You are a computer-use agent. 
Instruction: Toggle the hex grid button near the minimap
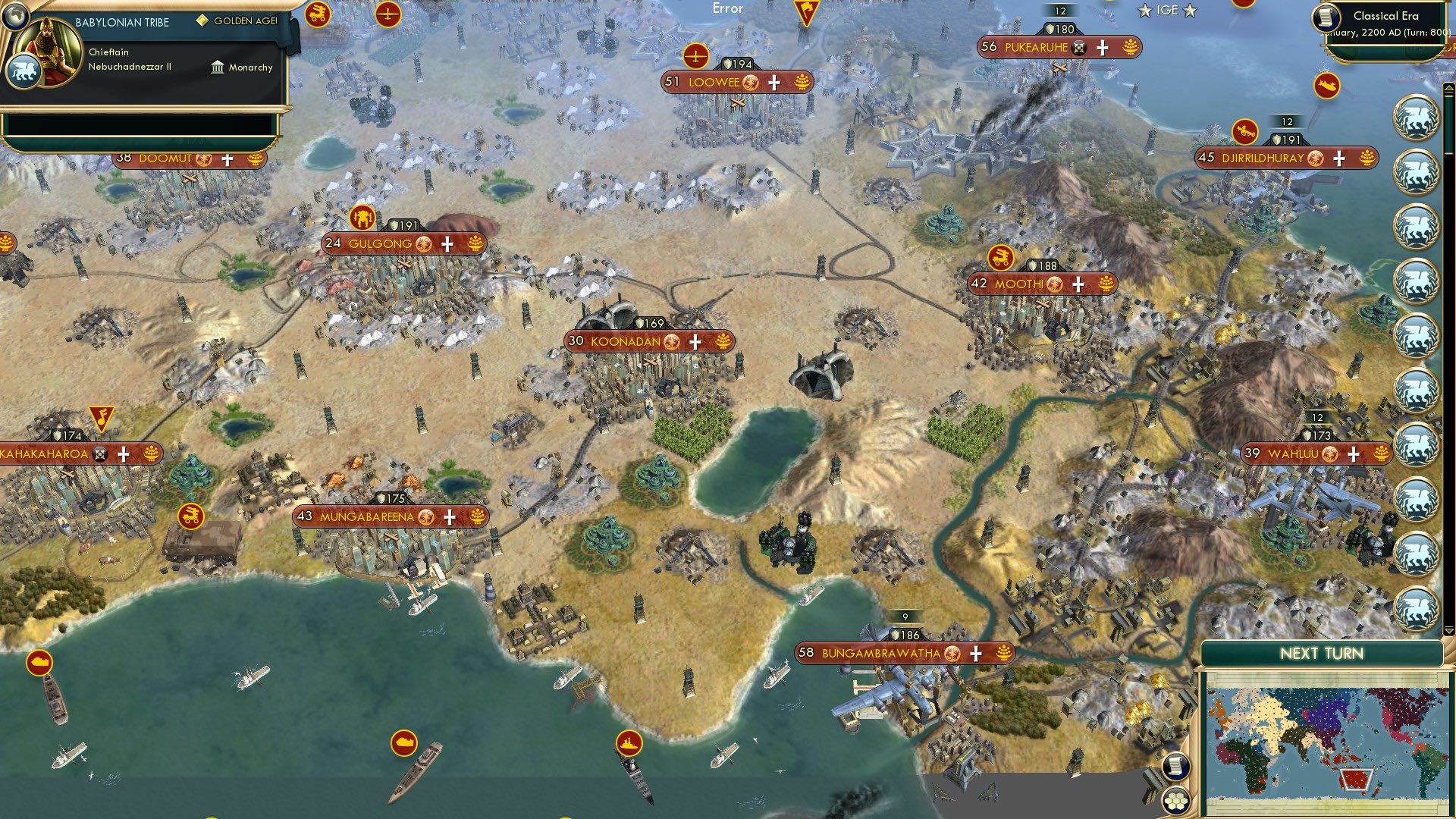1175,802
